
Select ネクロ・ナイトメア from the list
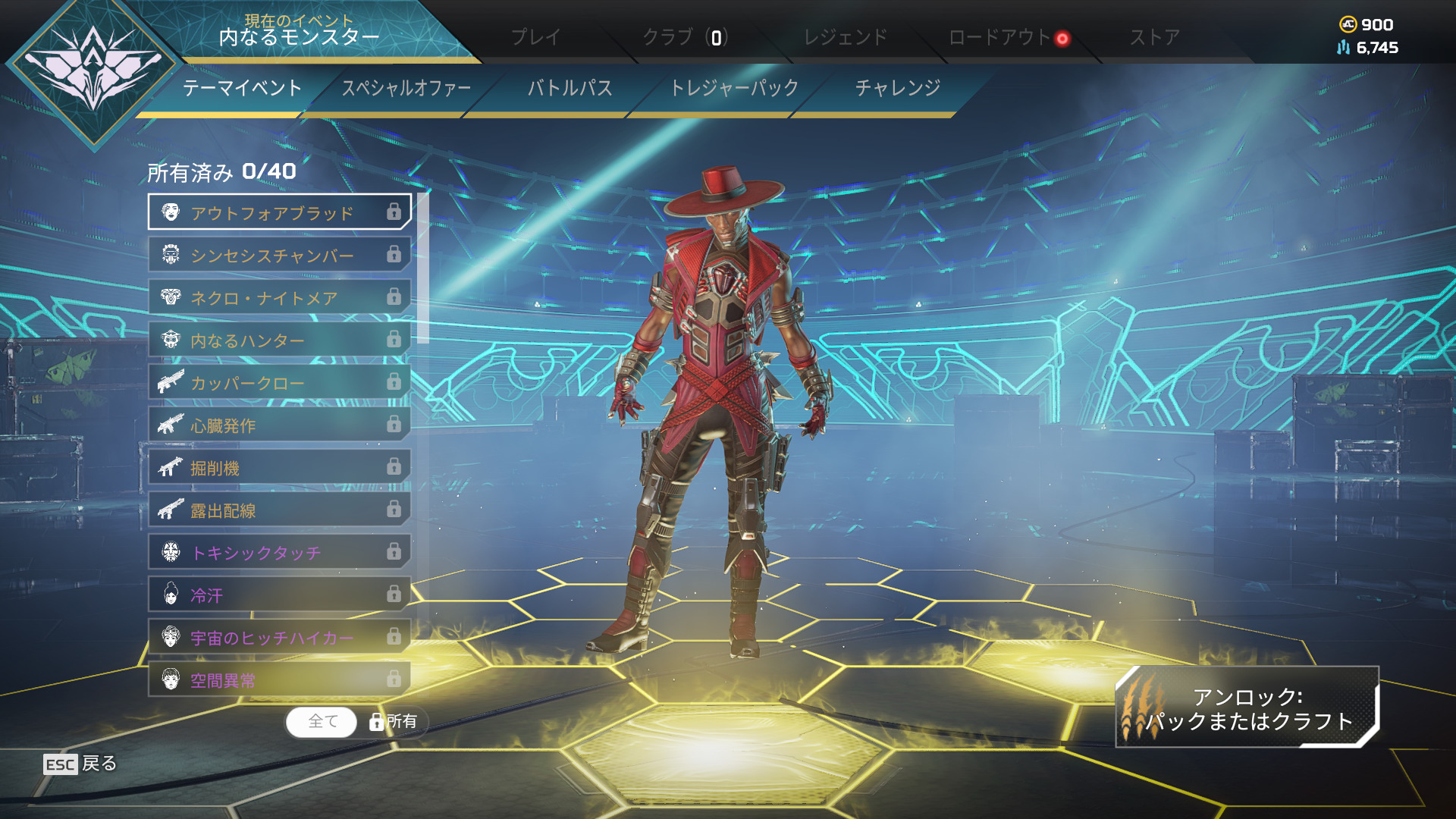point(279,297)
